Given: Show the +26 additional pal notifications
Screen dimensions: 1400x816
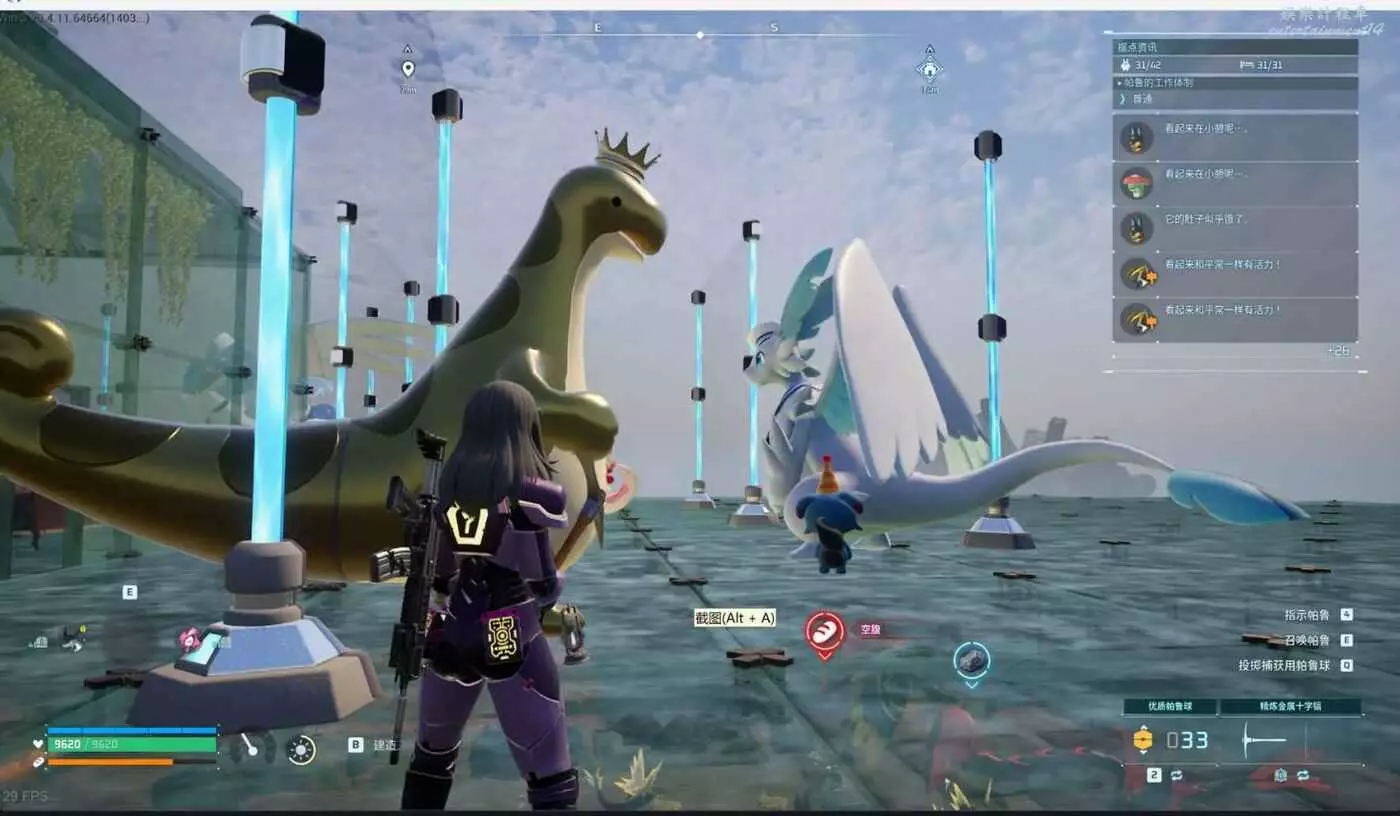Looking at the screenshot, I should coord(1337,351).
